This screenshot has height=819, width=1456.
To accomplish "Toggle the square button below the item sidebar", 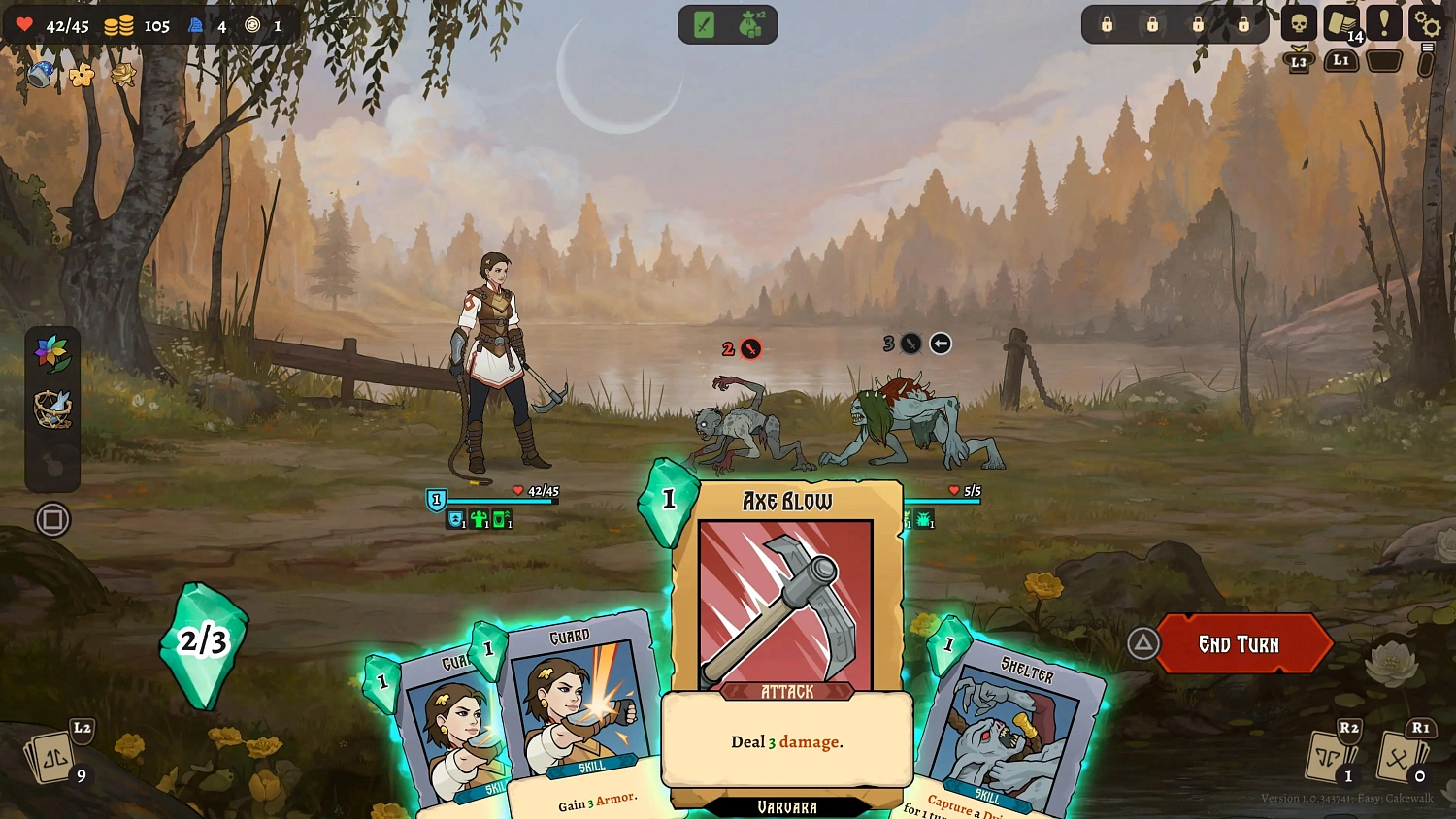I will [53, 519].
